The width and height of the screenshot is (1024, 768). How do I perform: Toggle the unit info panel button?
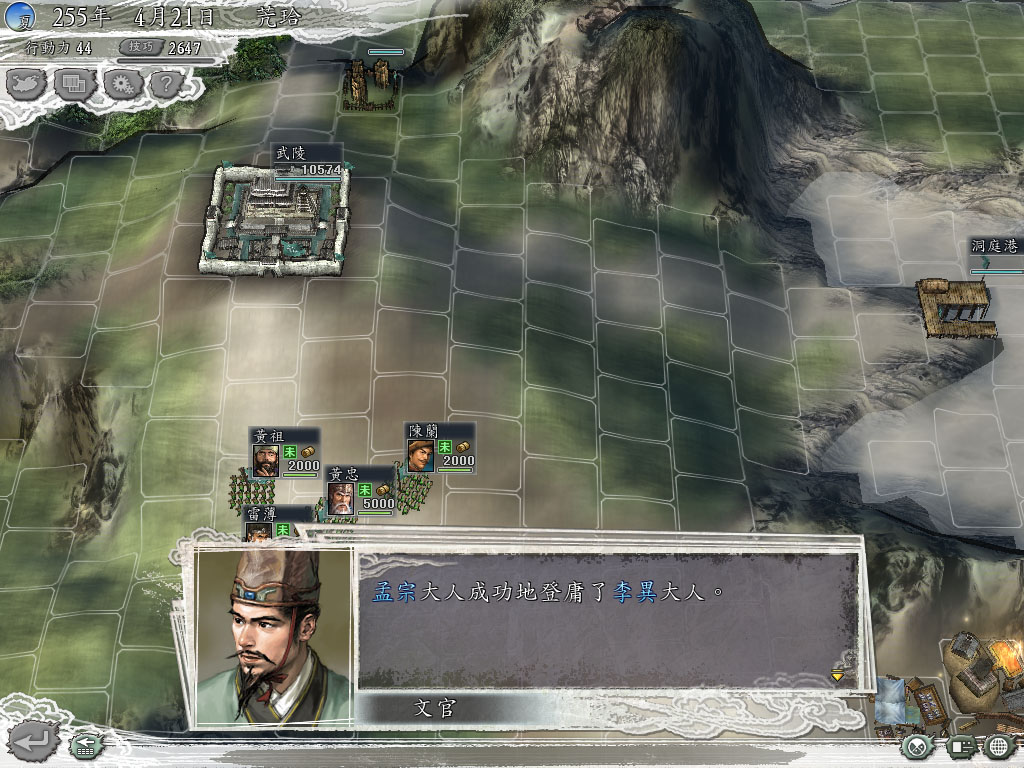(x=961, y=745)
